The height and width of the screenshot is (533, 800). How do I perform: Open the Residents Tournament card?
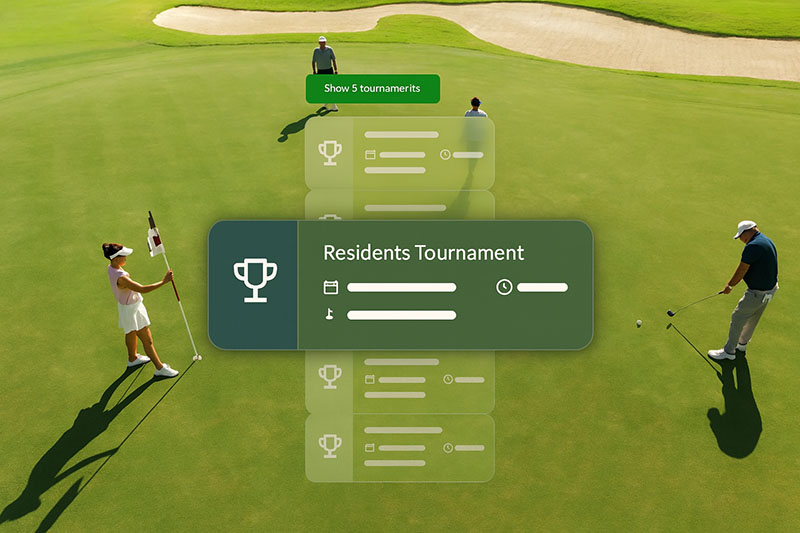point(400,285)
